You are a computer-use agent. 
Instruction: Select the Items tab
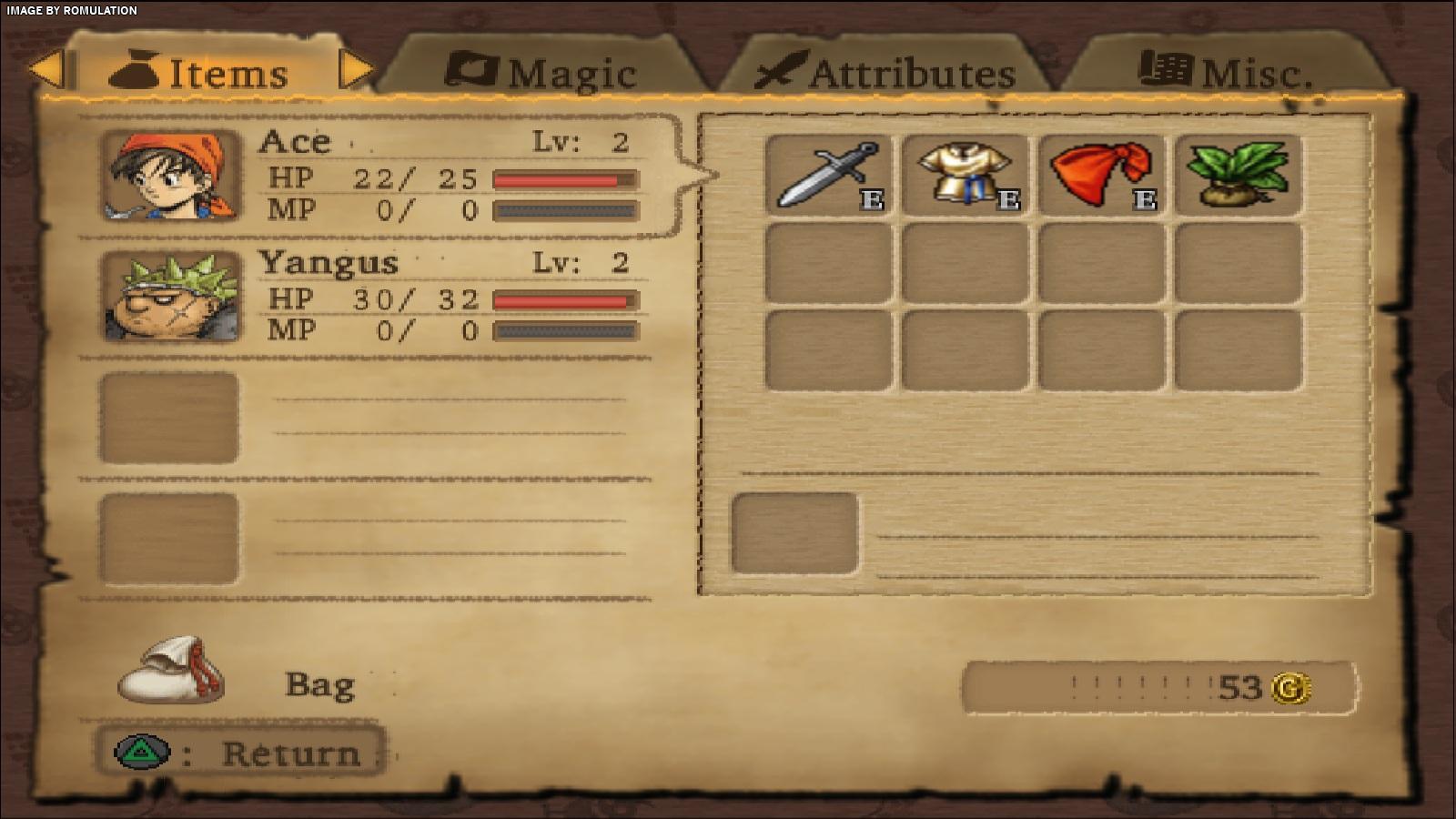click(x=199, y=71)
